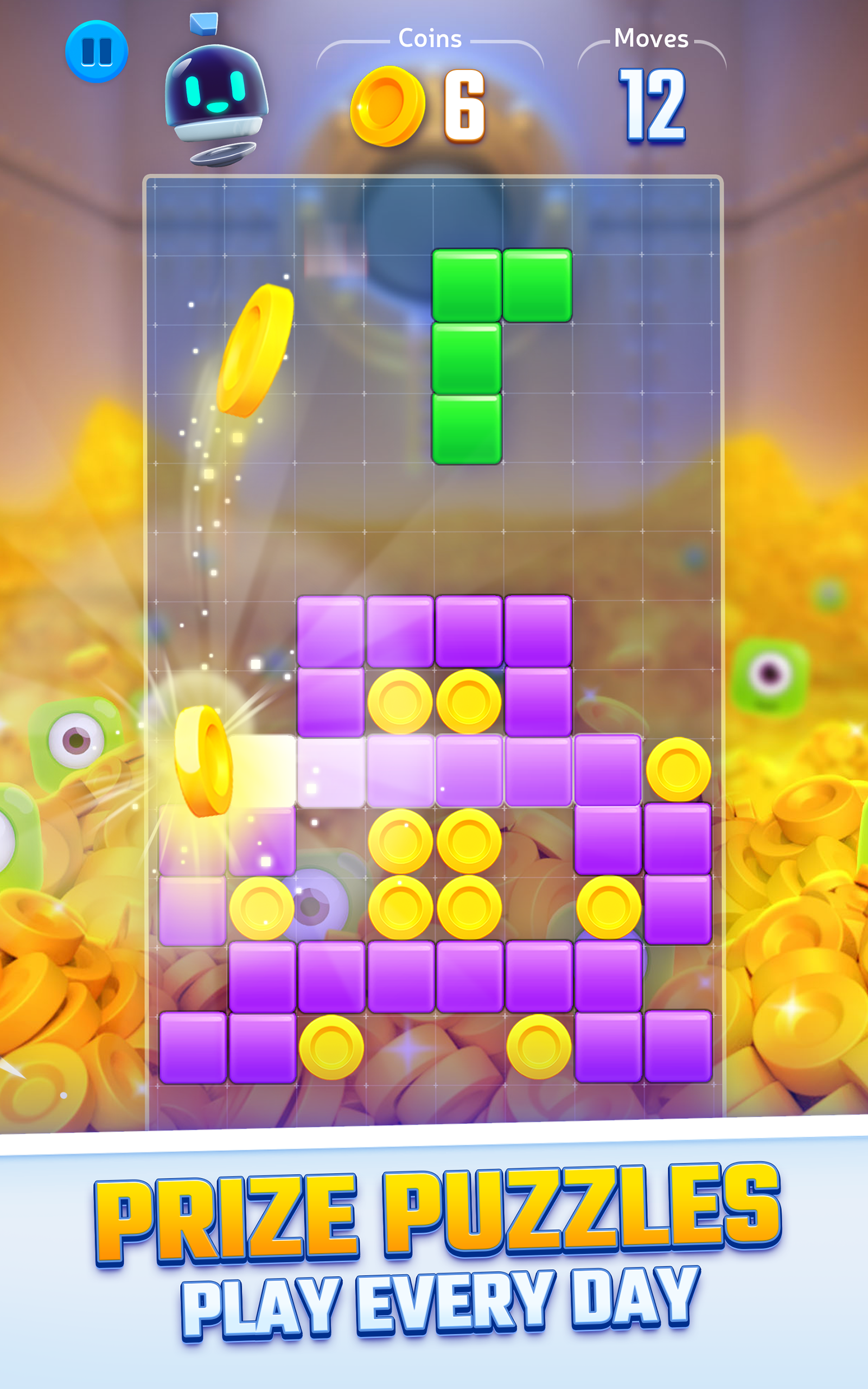Click the Moves header label
Screen dimensions: 868x1389
[x=652, y=39]
